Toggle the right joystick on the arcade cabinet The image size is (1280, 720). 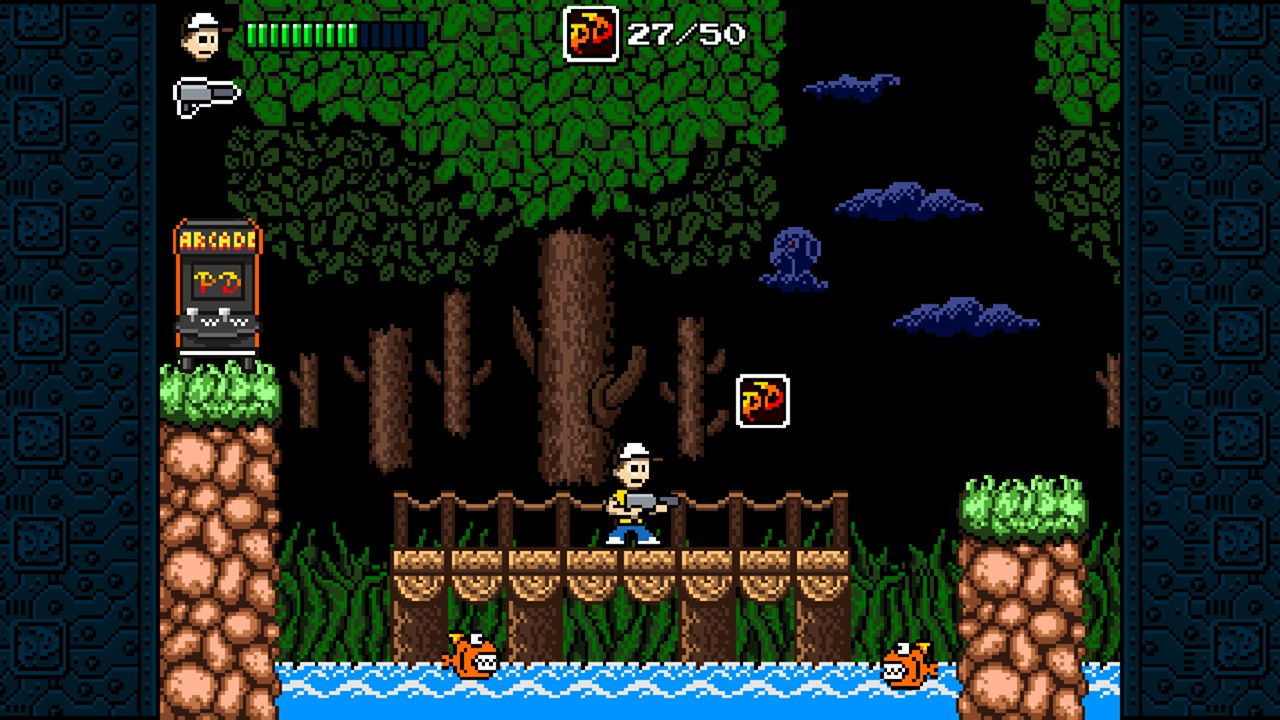[225, 313]
